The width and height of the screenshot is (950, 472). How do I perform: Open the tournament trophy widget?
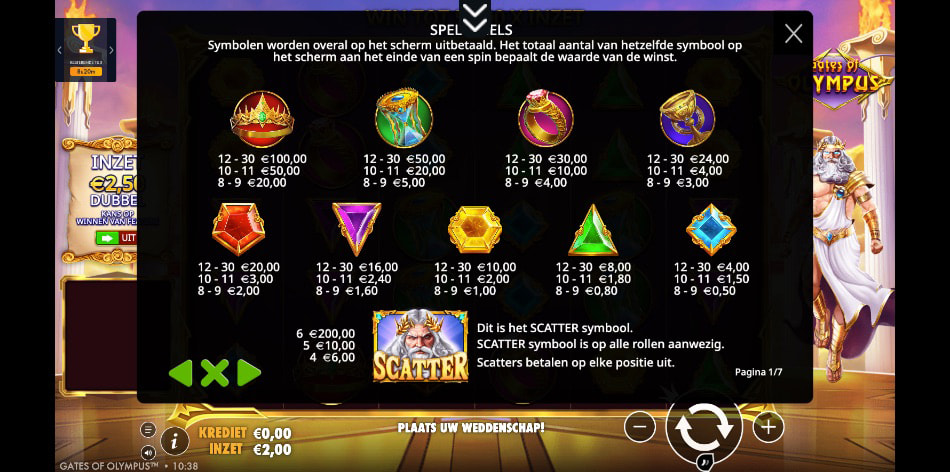86,43
